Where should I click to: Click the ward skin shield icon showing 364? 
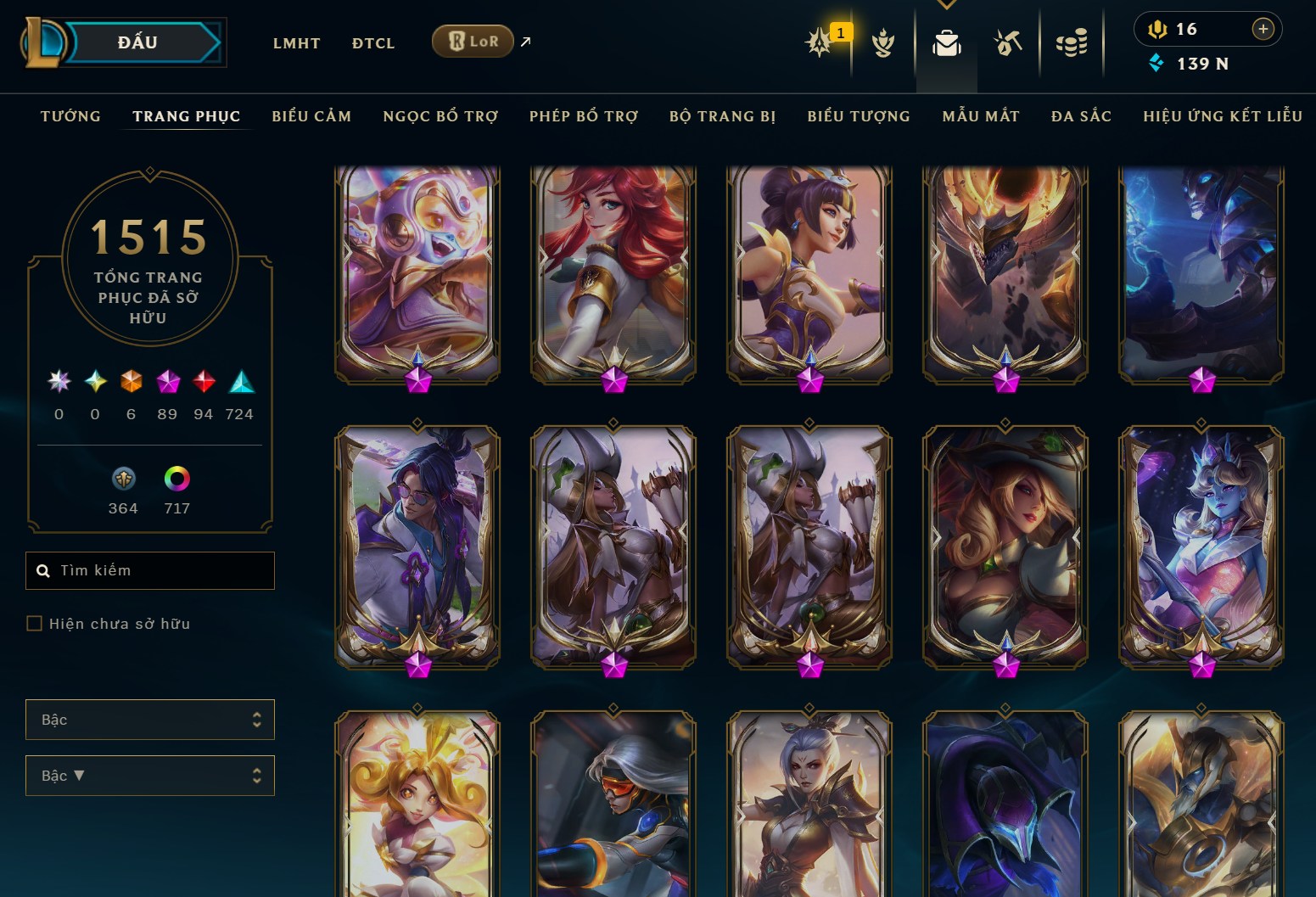(122, 479)
